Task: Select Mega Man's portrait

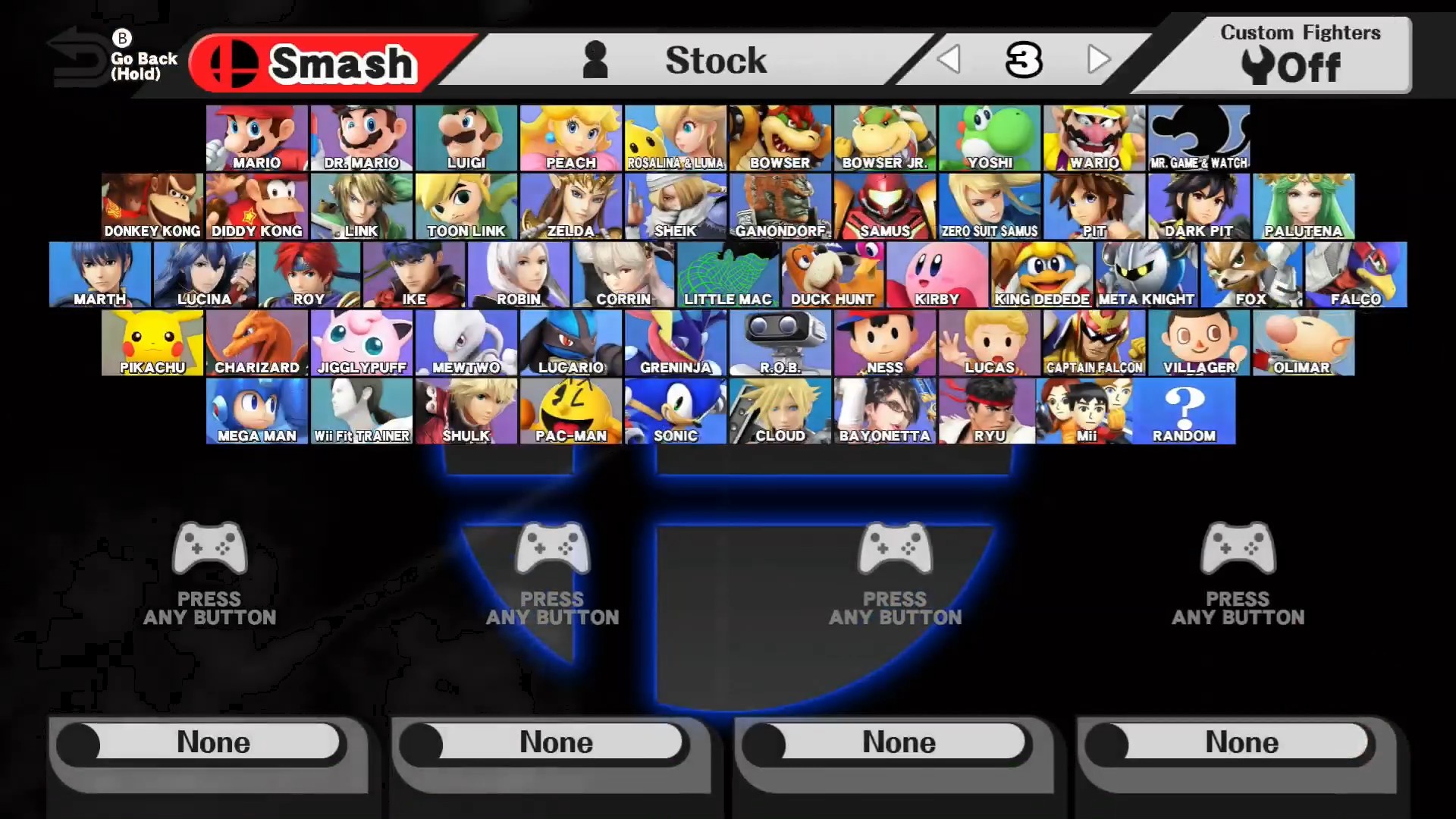Action: click(x=256, y=409)
